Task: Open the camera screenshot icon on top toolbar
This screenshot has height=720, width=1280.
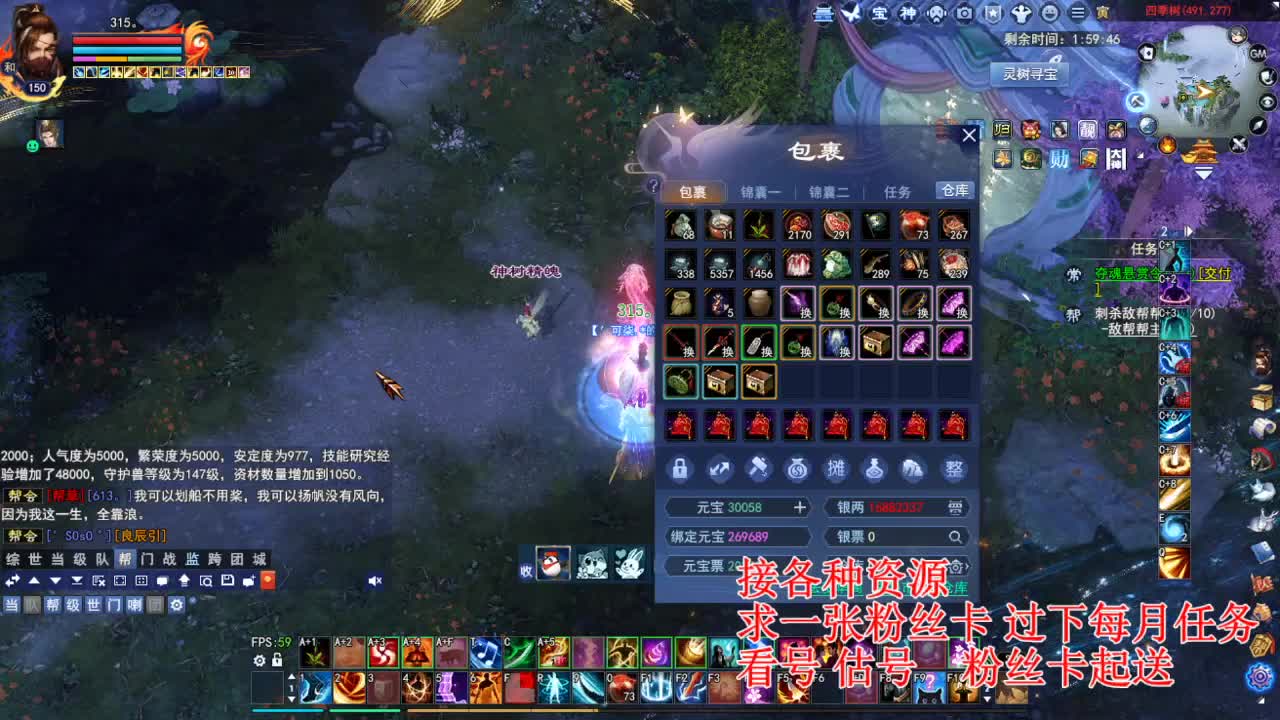Action: click(x=964, y=15)
